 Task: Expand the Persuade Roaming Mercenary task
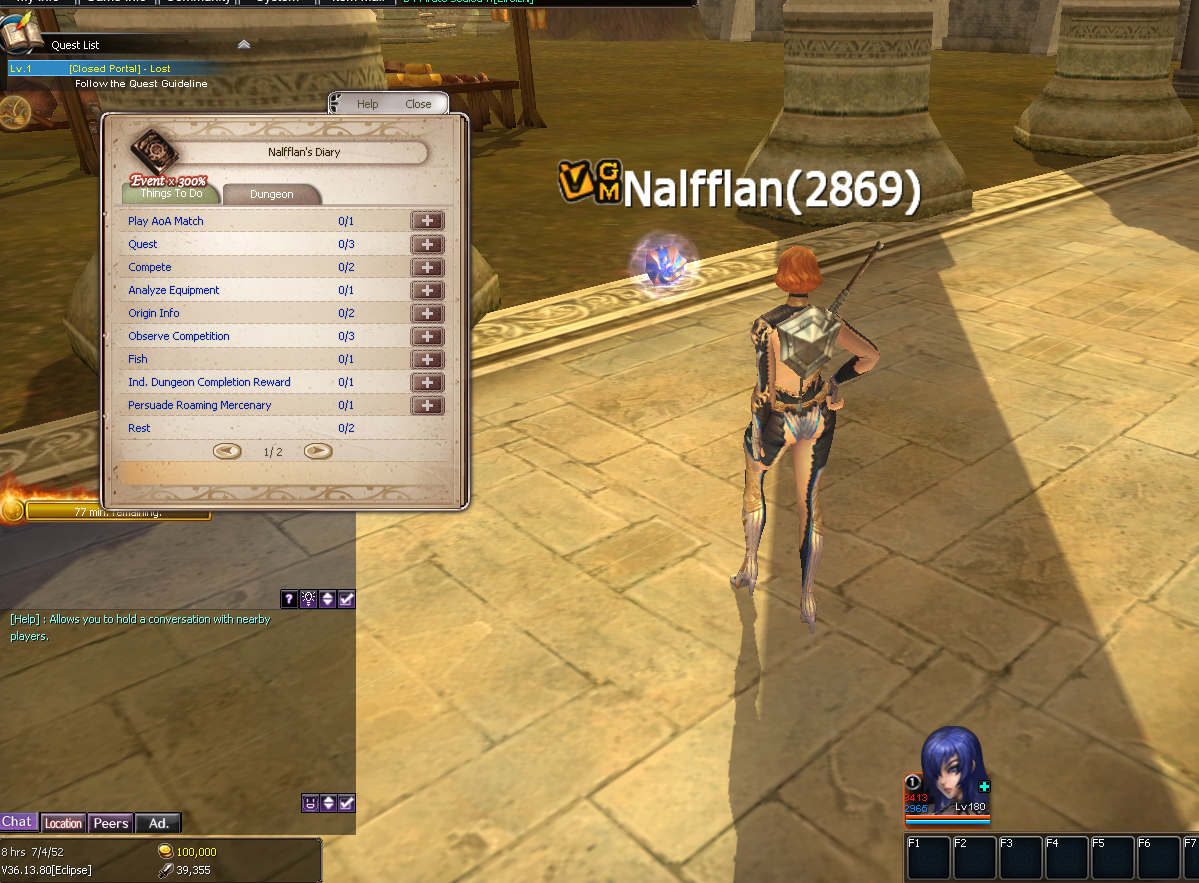427,405
